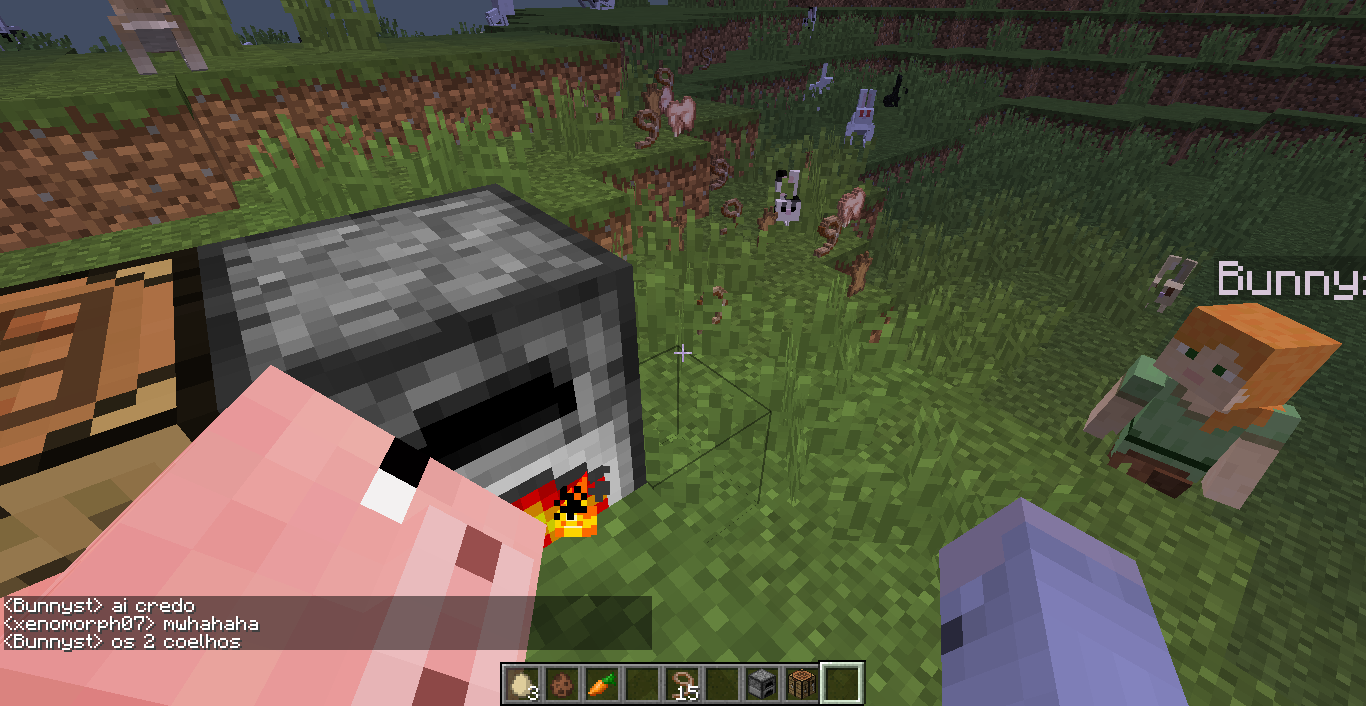Select the brown spawn egg slot
The height and width of the screenshot is (706, 1366).
pyautogui.click(x=562, y=684)
